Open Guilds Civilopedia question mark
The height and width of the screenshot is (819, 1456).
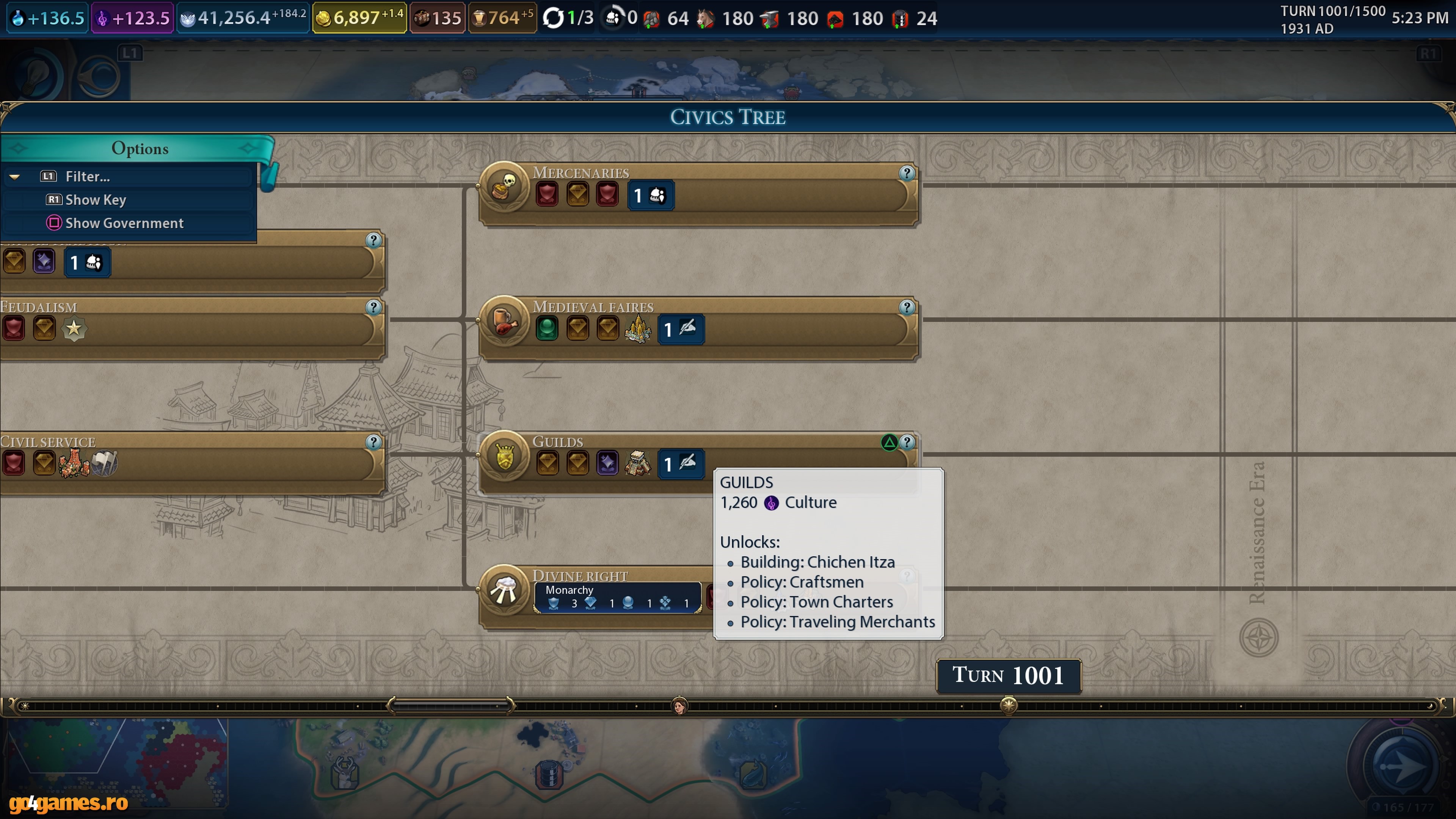[907, 442]
